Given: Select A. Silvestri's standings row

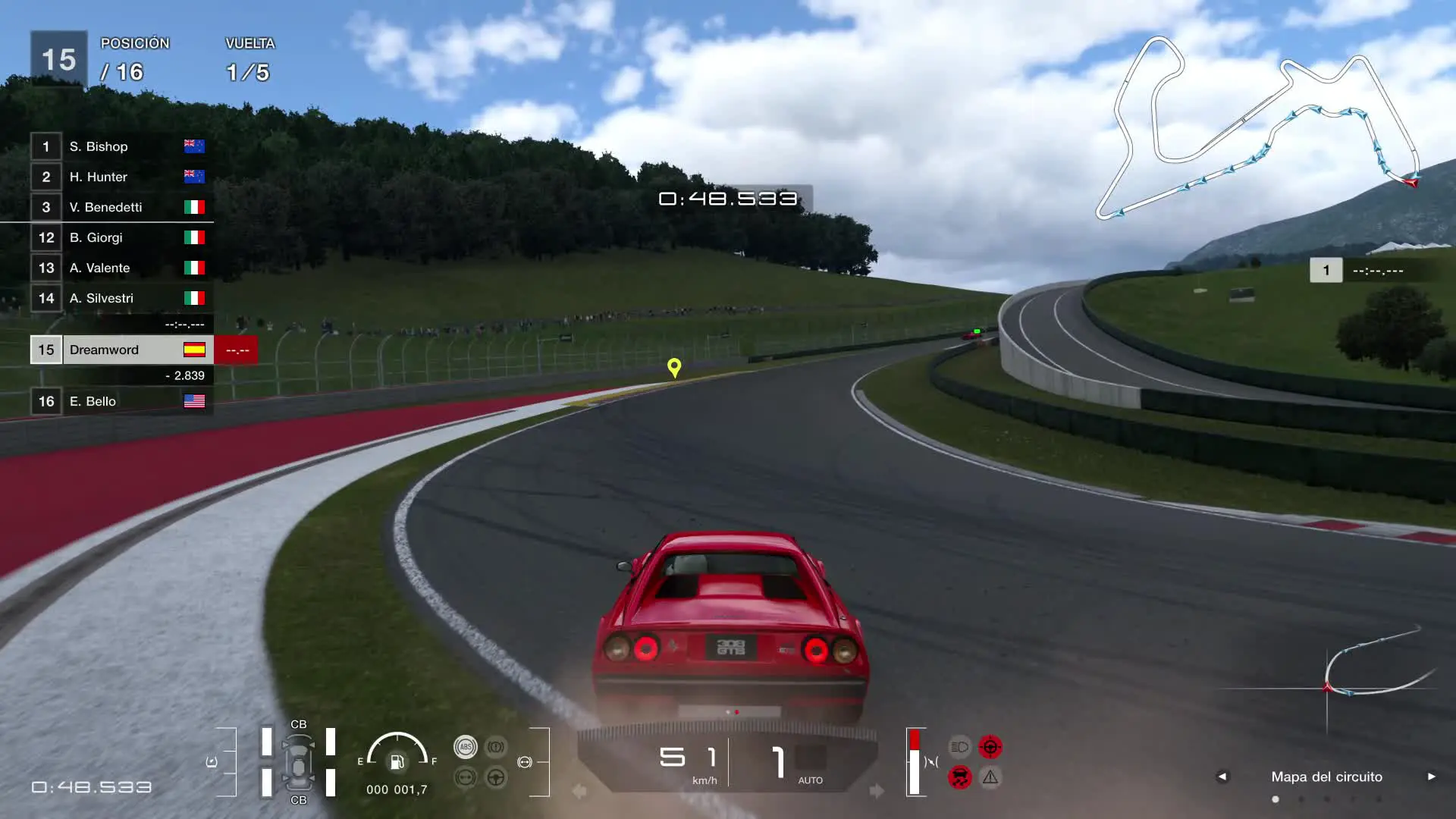Looking at the screenshot, I should (x=121, y=298).
